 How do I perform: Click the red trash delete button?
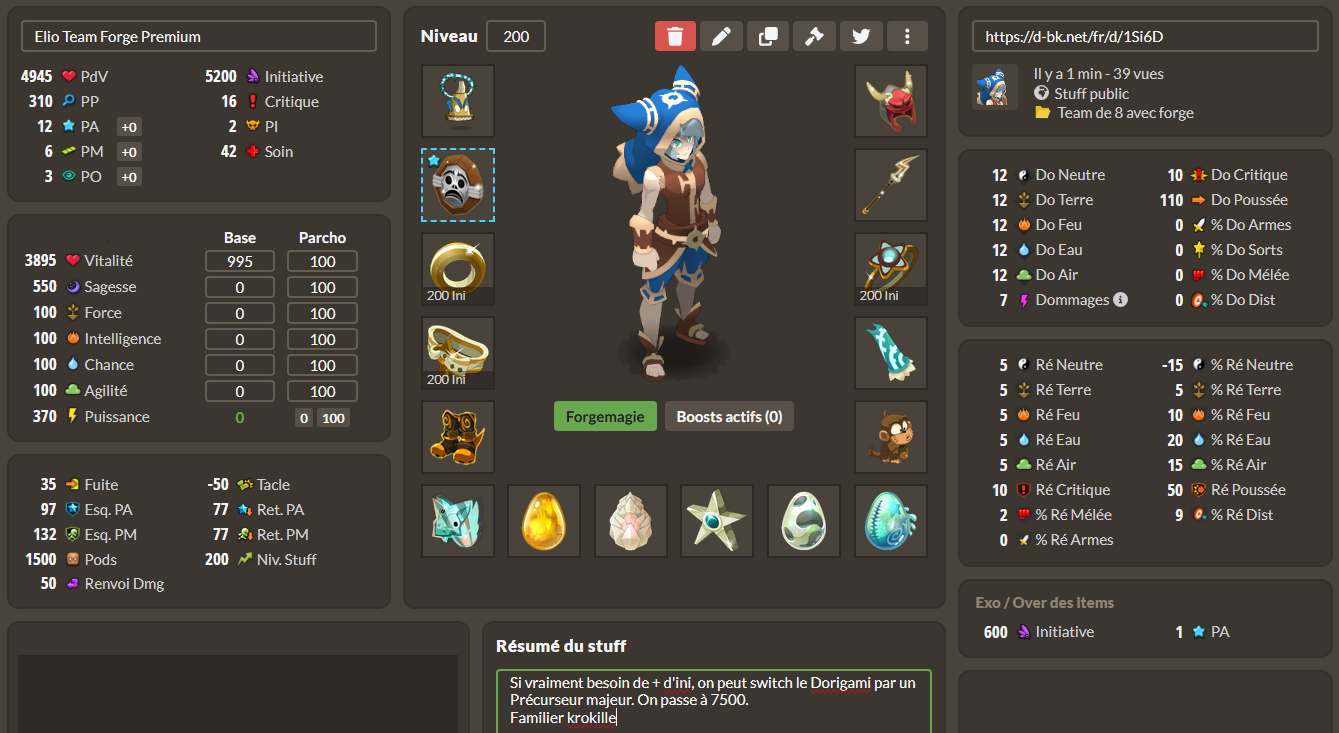[675, 36]
